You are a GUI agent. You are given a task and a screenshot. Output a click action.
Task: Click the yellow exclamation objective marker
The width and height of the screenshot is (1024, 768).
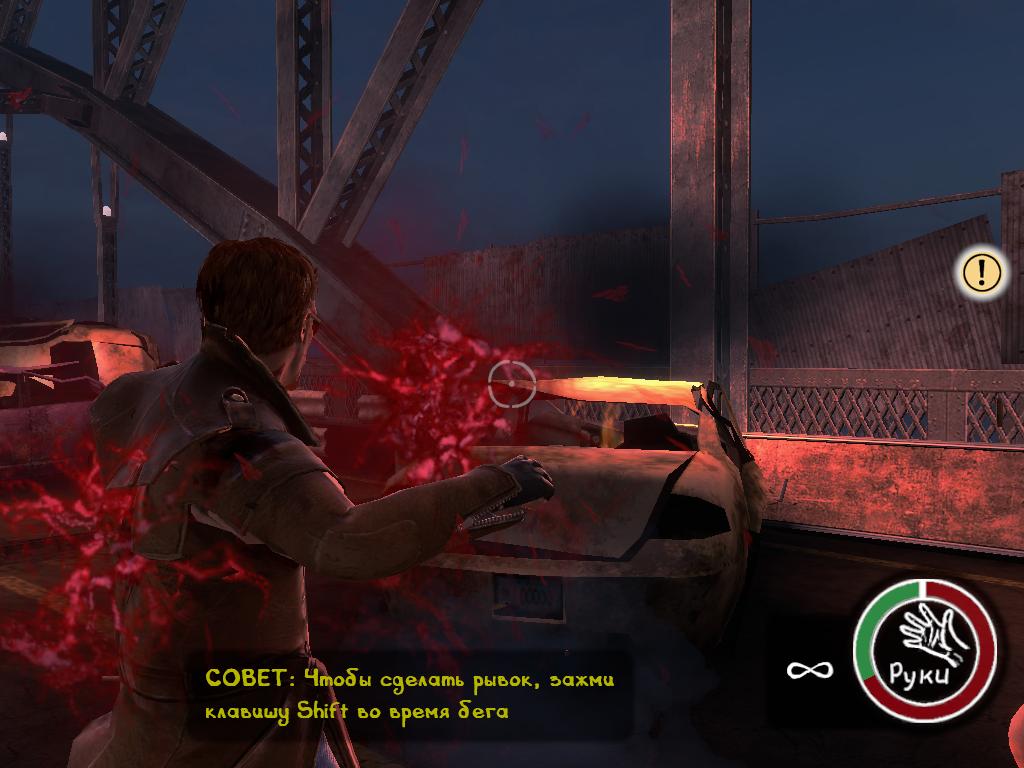pyautogui.click(x=982, y=271)
